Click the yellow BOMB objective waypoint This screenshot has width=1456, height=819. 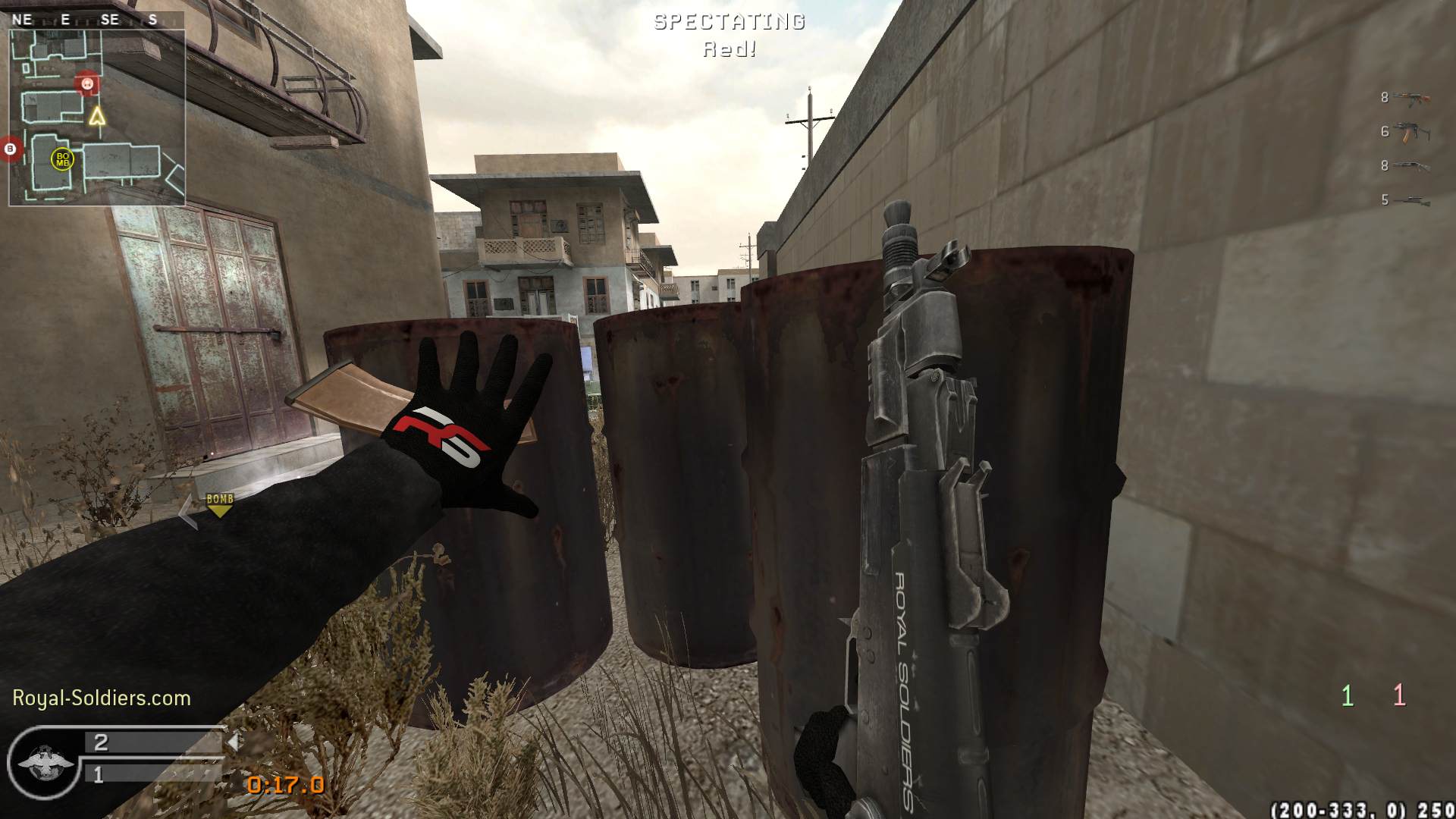click(x=220, y=504)
